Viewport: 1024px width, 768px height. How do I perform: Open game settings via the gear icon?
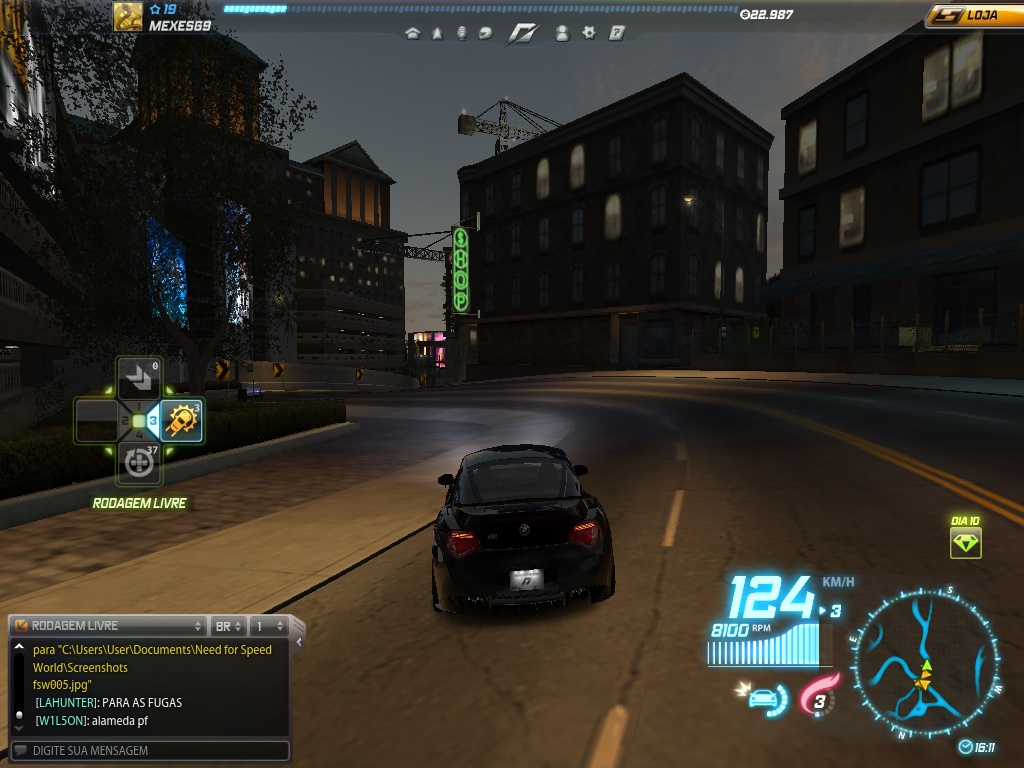click(589, 33)
